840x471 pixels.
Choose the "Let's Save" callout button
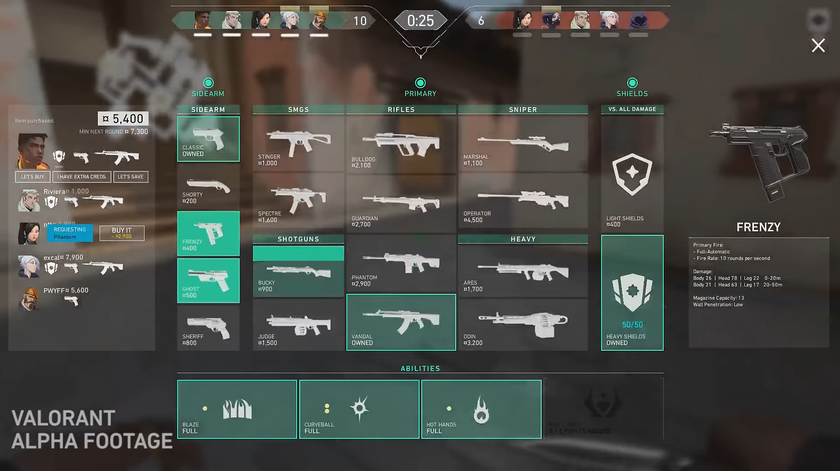[130, 177]
